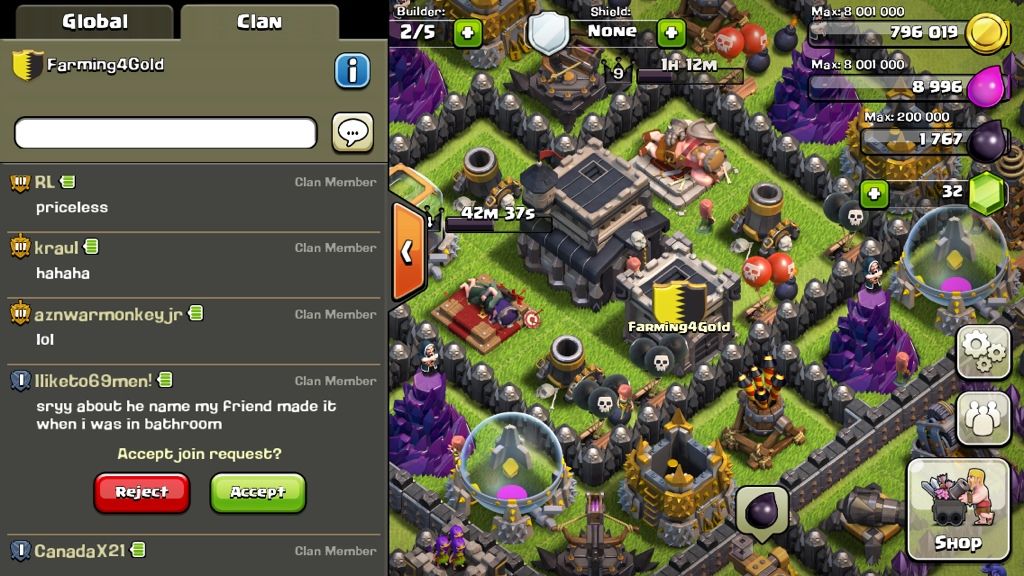Accept the join request
The height and width of the screenshot is (576, 1024).
click(x=258, y=492)
